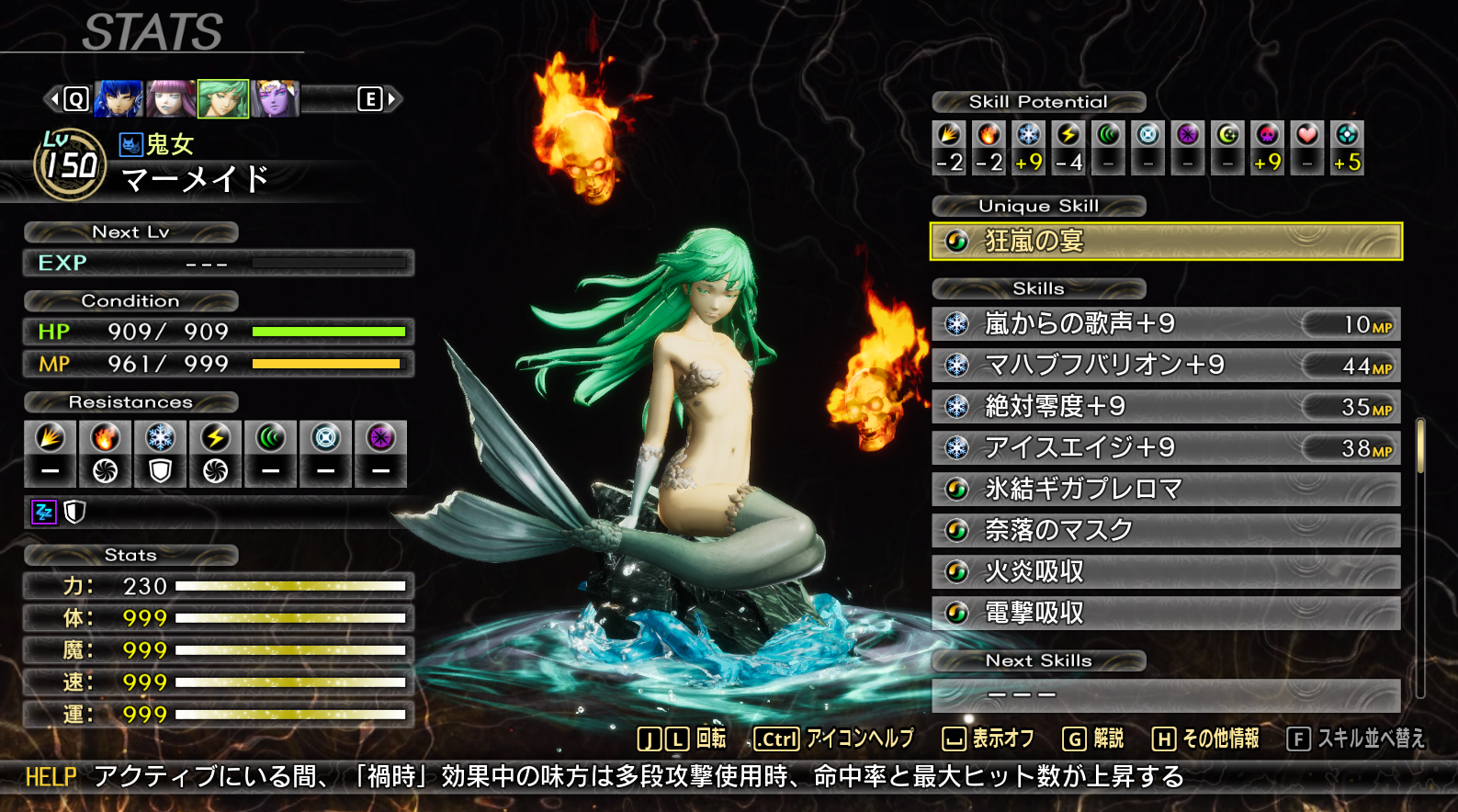This screenshot has width=1458, height=812.
Task: Select the 氷結ギガプレロマ passive skill
Action: pos(1166,490)
